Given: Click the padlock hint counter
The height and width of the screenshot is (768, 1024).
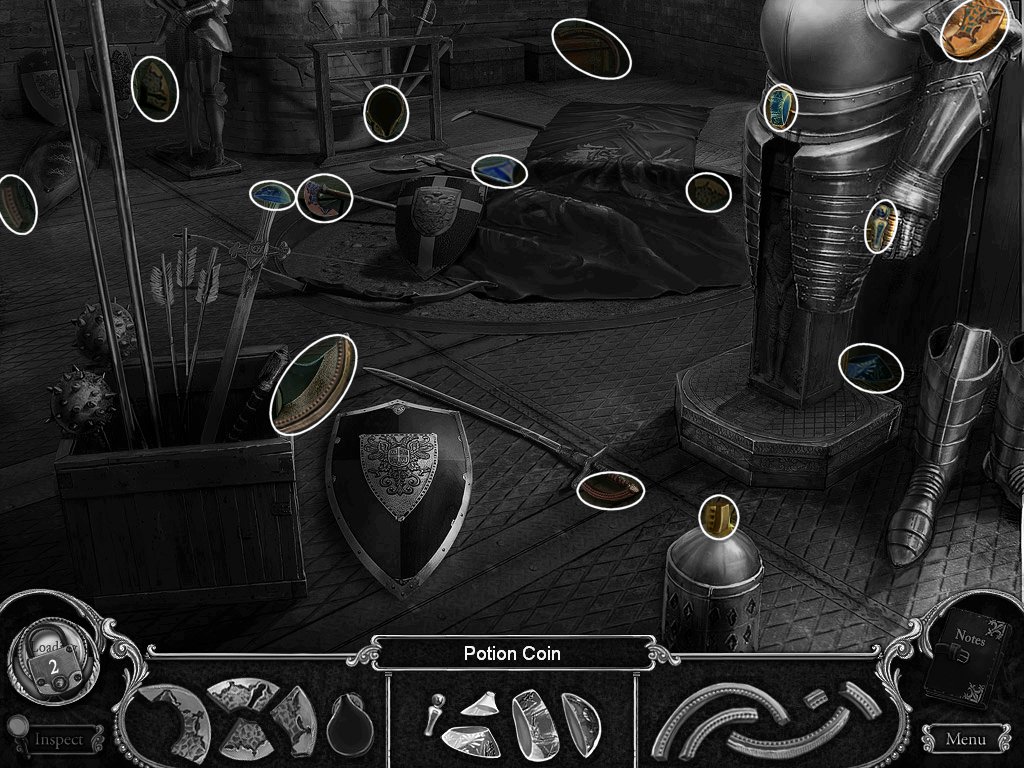Looking at the screenshot, I should (x=52, y=661).
